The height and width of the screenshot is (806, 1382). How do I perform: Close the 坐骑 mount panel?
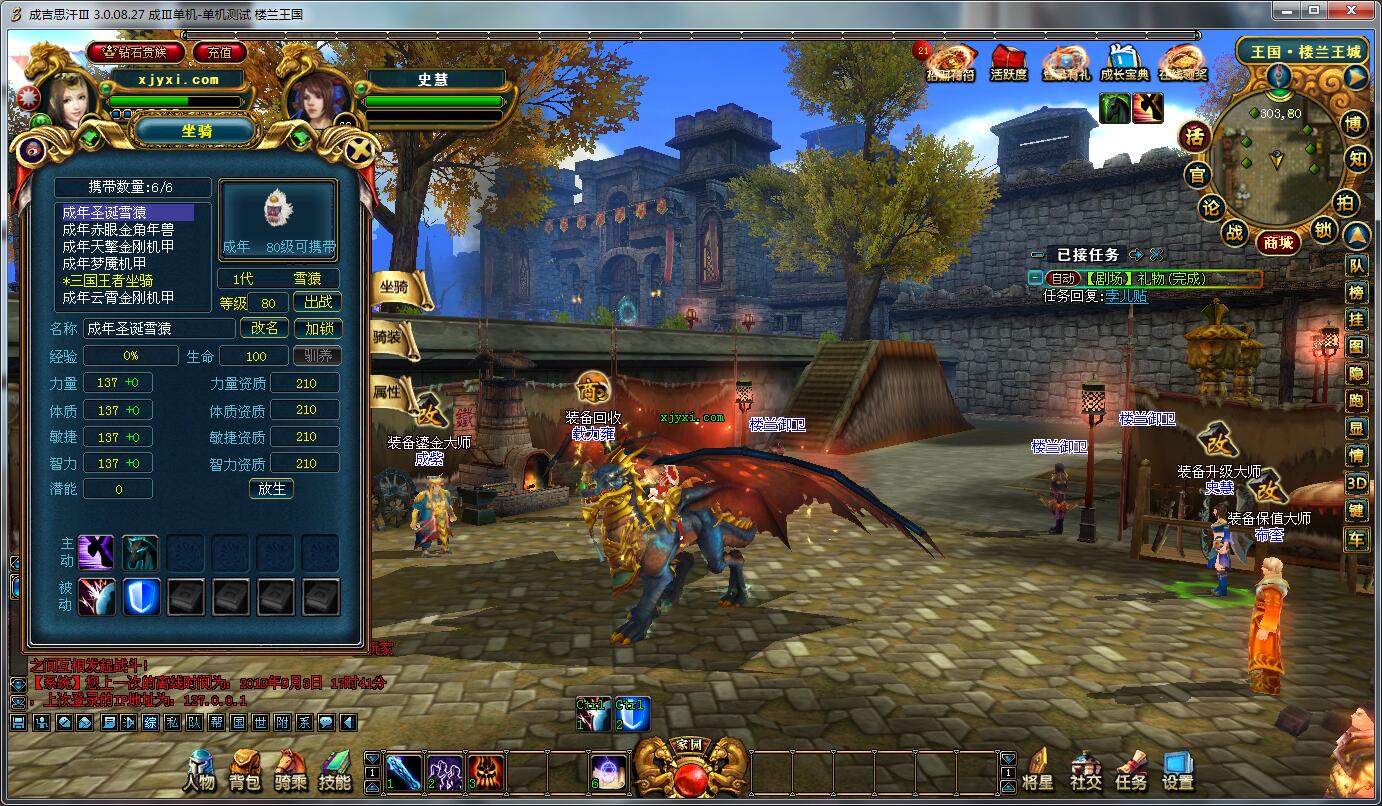tap(359, 151)
